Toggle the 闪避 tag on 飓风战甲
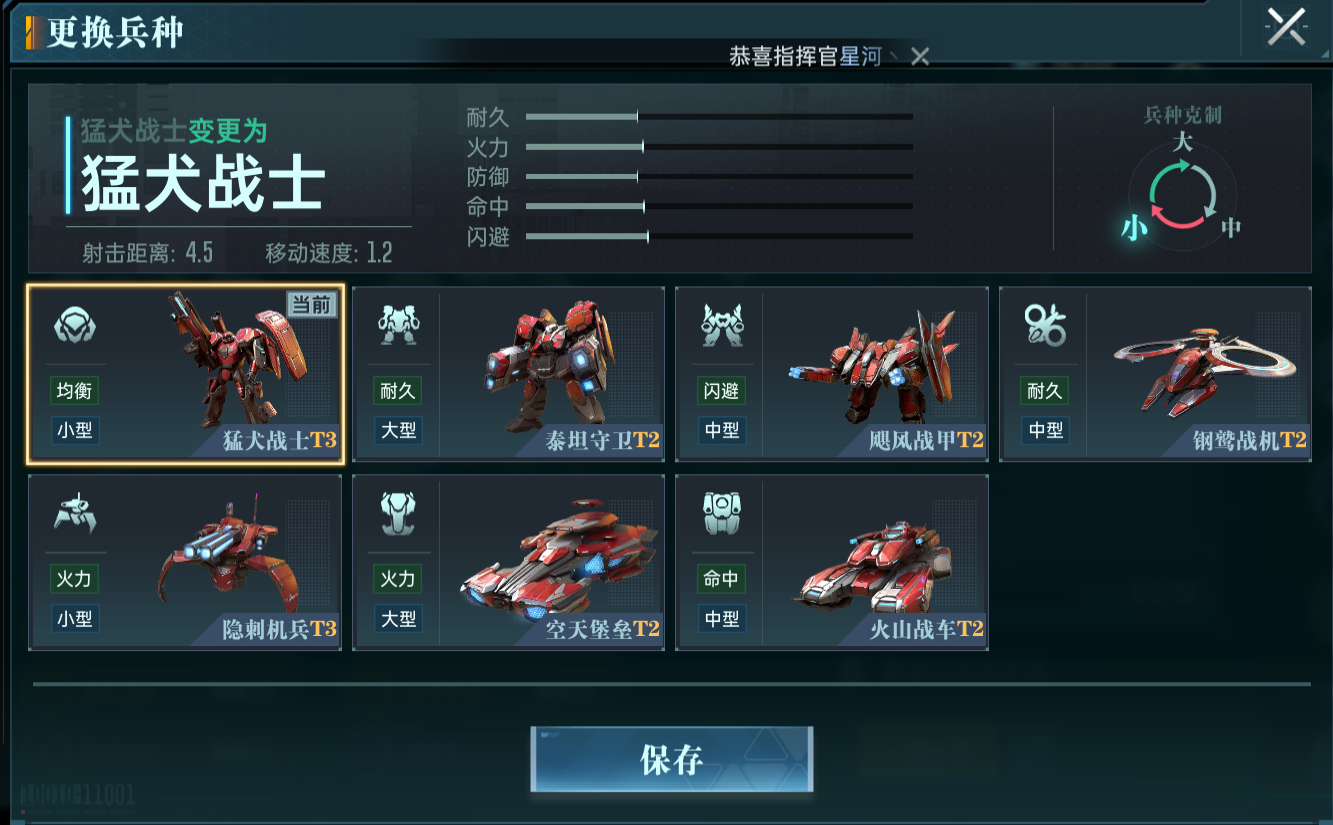 click(x=720, y=390)
